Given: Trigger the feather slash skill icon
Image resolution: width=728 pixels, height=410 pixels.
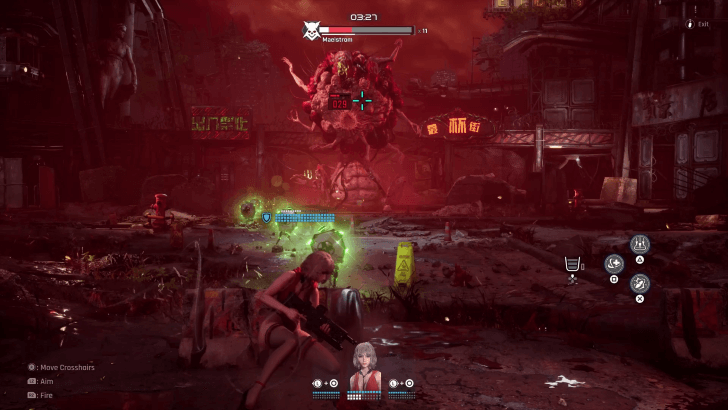Looking at the screenshot, I should click(x=639, y=283).
